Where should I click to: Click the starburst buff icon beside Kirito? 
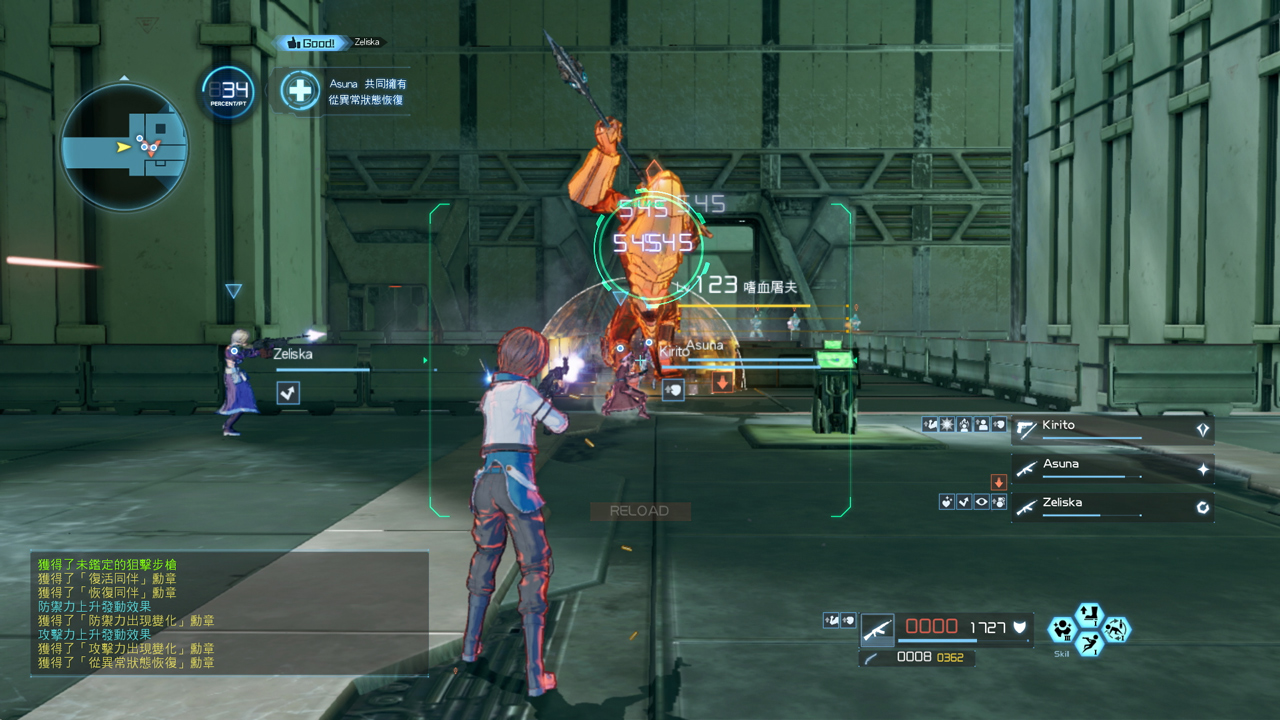pyautogui.click(x=946, y=425)
